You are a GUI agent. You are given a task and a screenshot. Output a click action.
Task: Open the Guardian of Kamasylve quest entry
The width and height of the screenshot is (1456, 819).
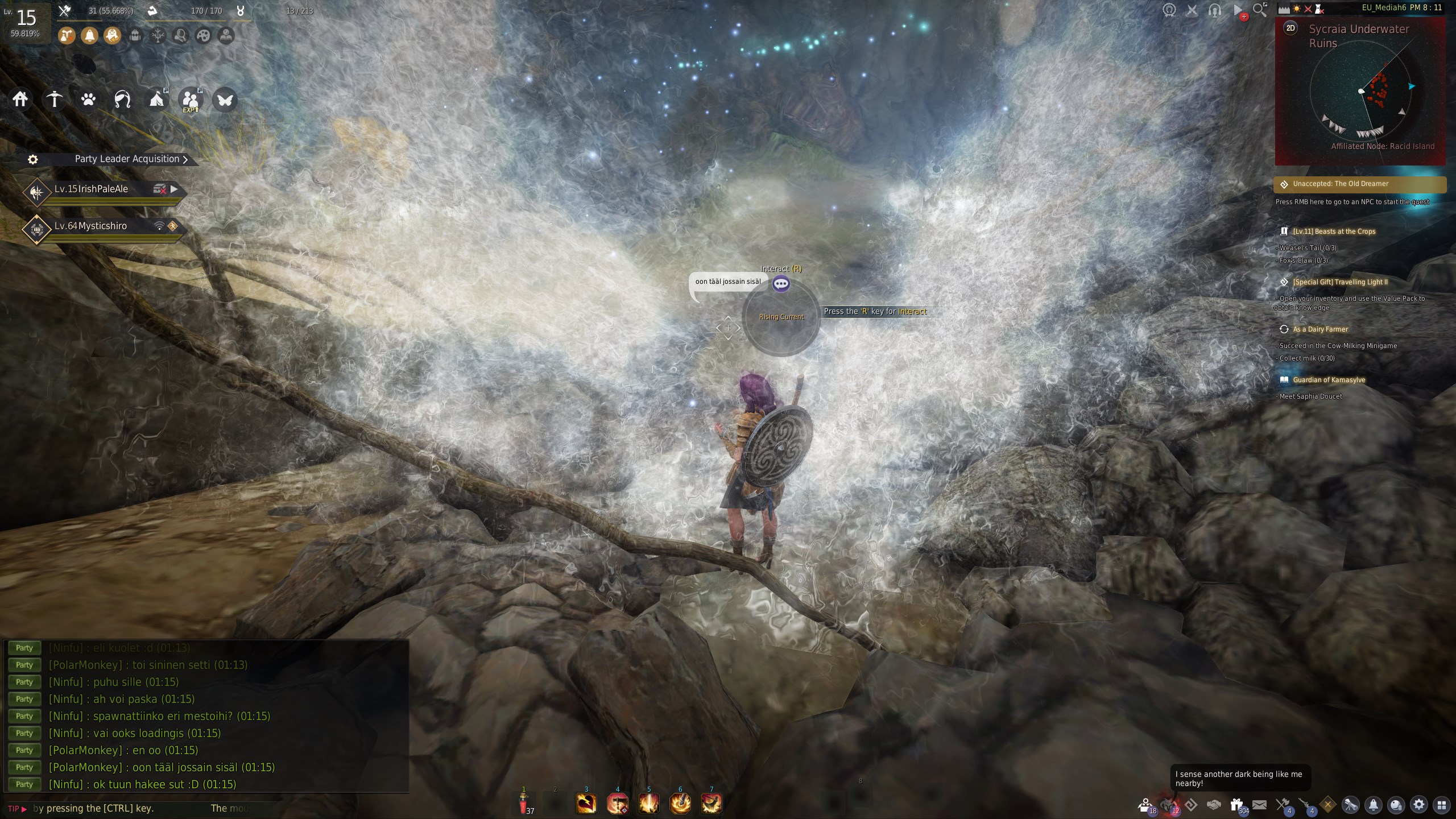pyautogui.click(x=1329, y=380)
